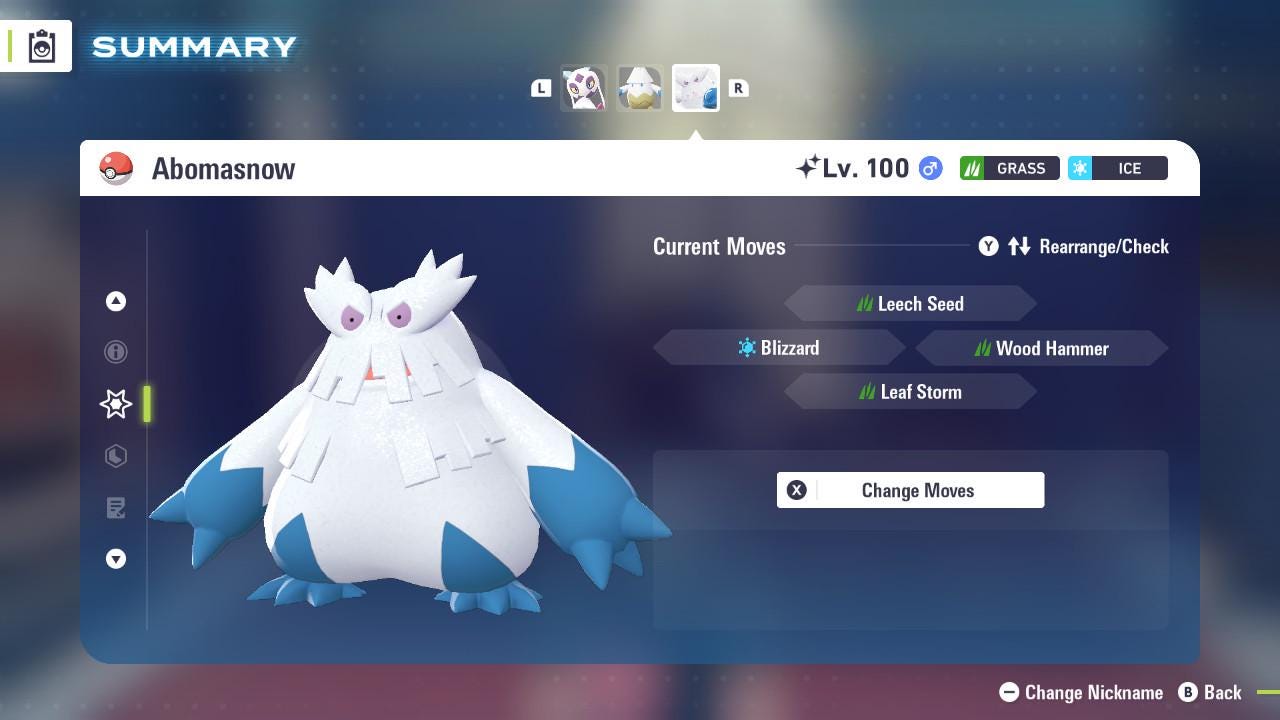Open the memo page via the sidebar note icon
Screen dimensions: 1280x720
(x=116, y=508)
